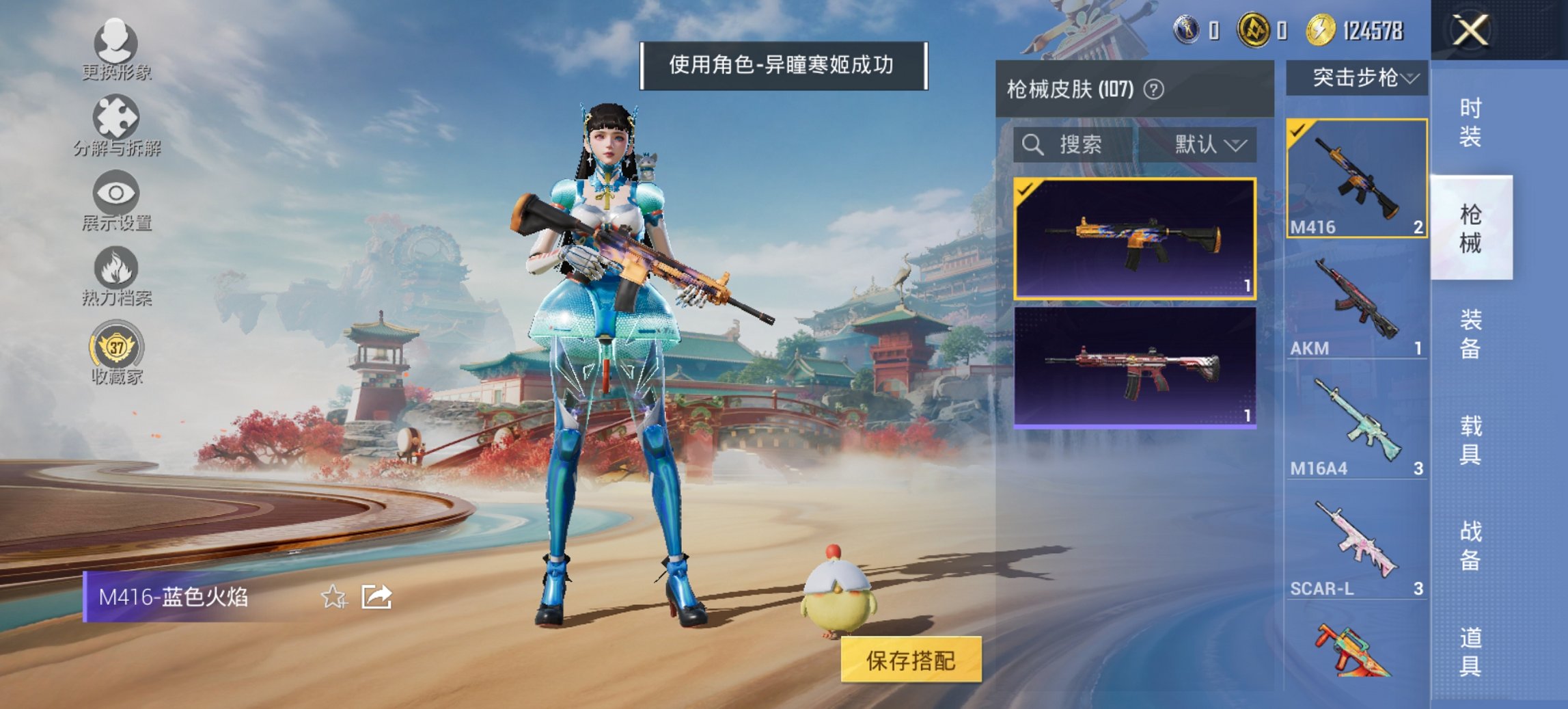The image size is (1568, 709).
Task: Collapse the weapon type selector chevron
Action: pyautogui.click(x=1411, y=79)
